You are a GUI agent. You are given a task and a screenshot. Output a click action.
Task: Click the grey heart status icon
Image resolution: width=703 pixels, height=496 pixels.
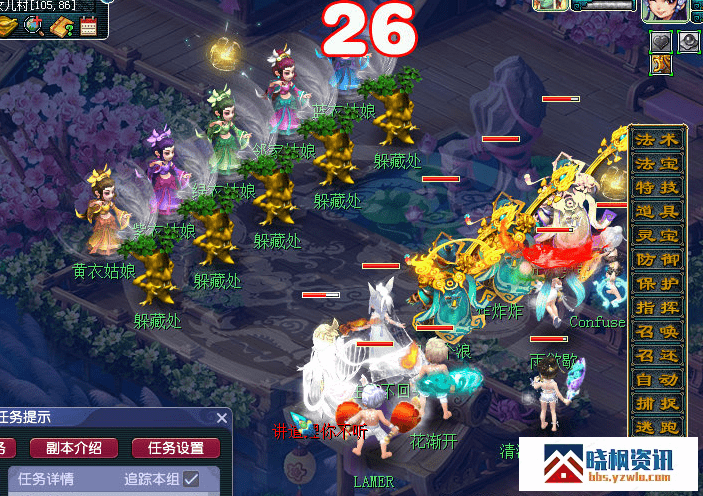tap(661, 42)
